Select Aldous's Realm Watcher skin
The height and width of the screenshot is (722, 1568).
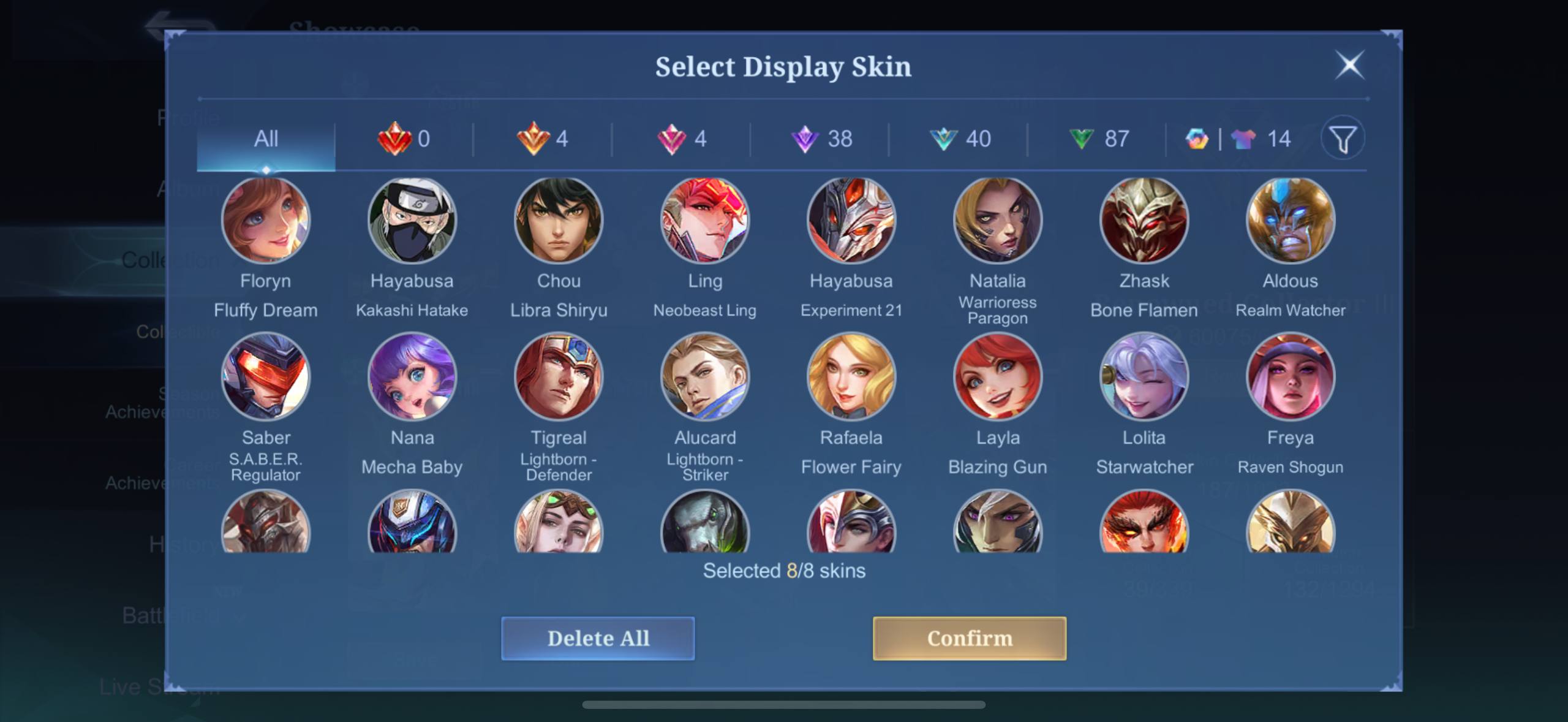[1291, 220]
